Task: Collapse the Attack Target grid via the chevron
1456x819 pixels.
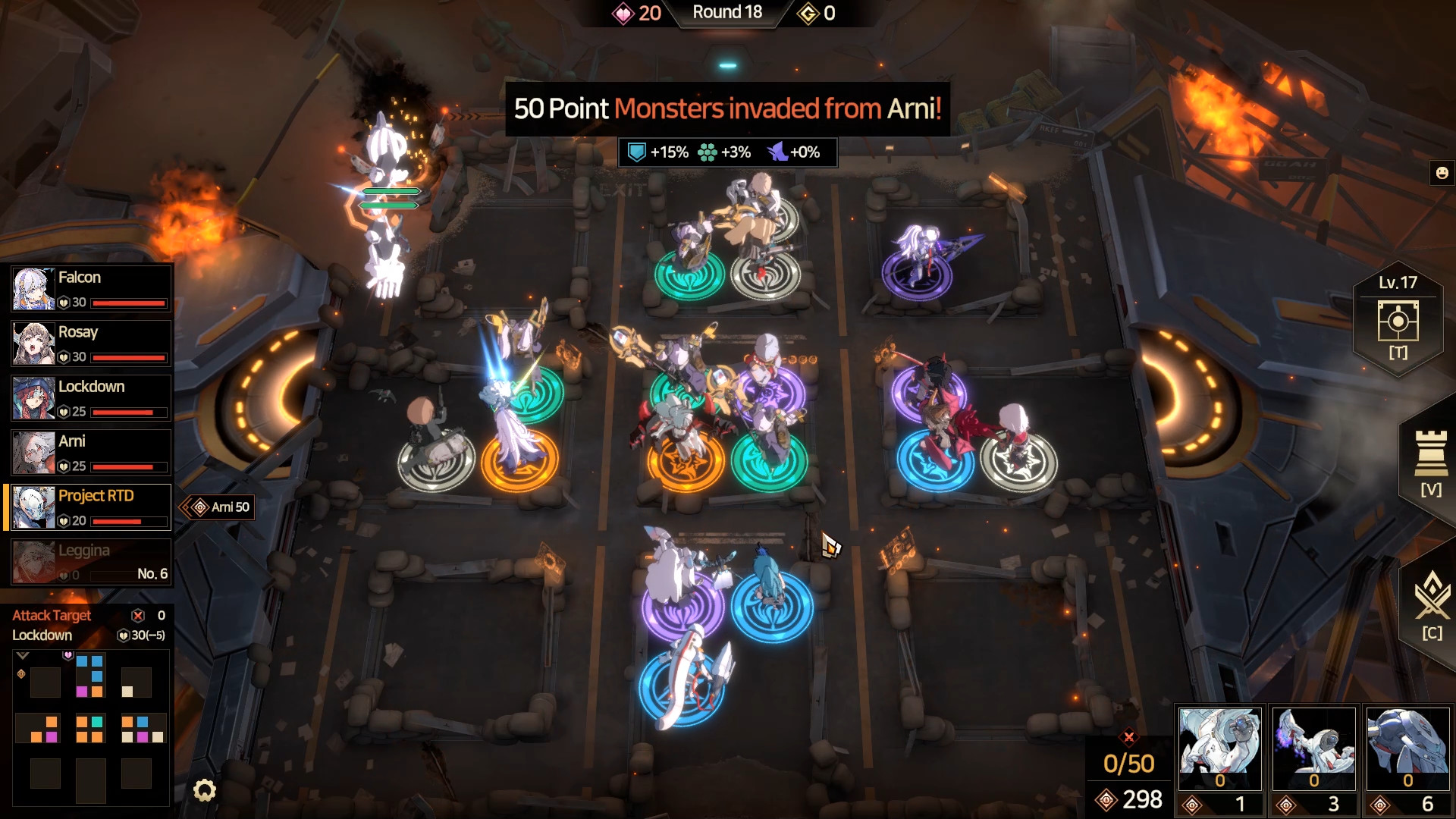Action: tap(22, 655)
